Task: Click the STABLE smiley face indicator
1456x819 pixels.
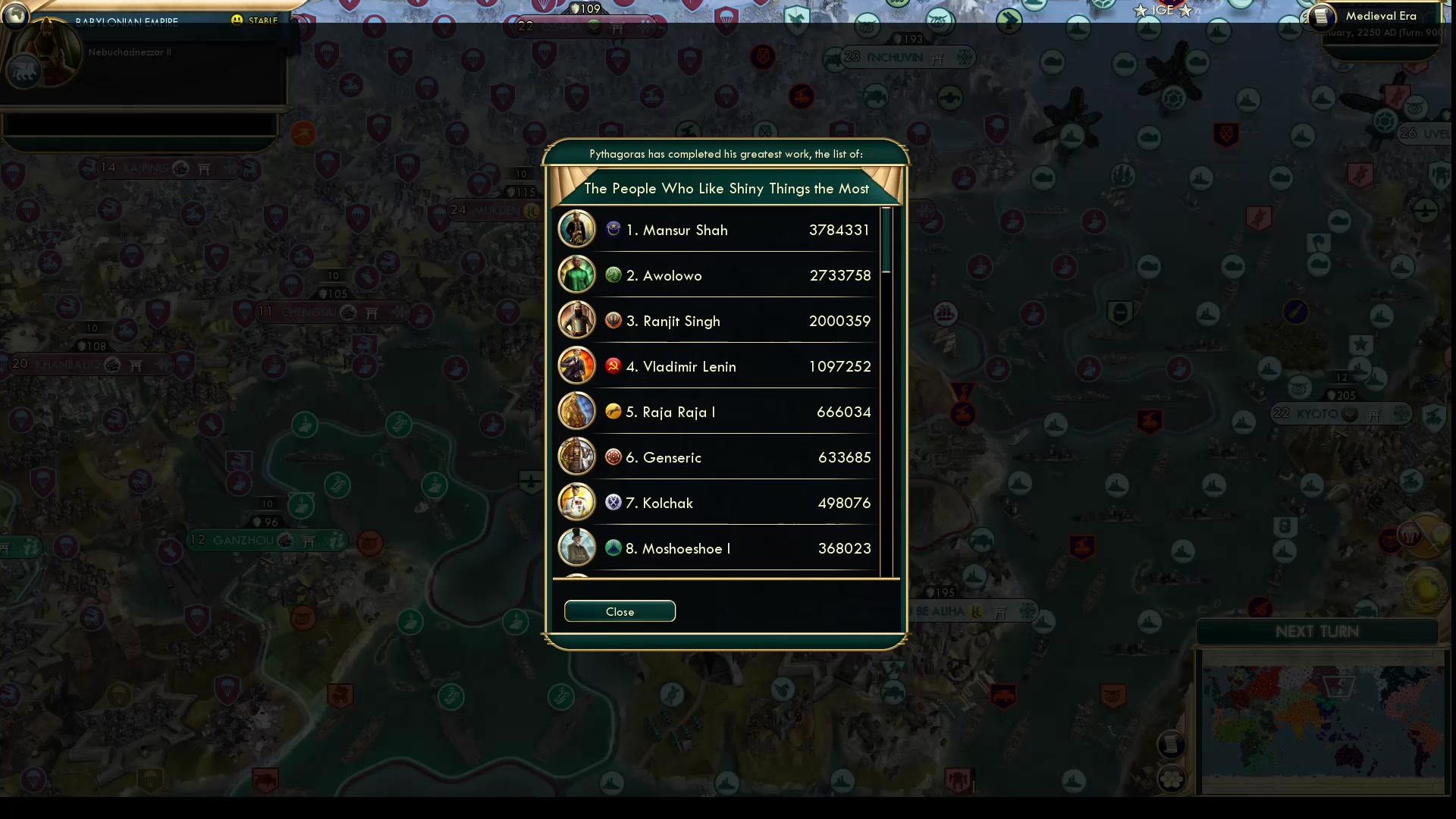Action: coord(237,20)
